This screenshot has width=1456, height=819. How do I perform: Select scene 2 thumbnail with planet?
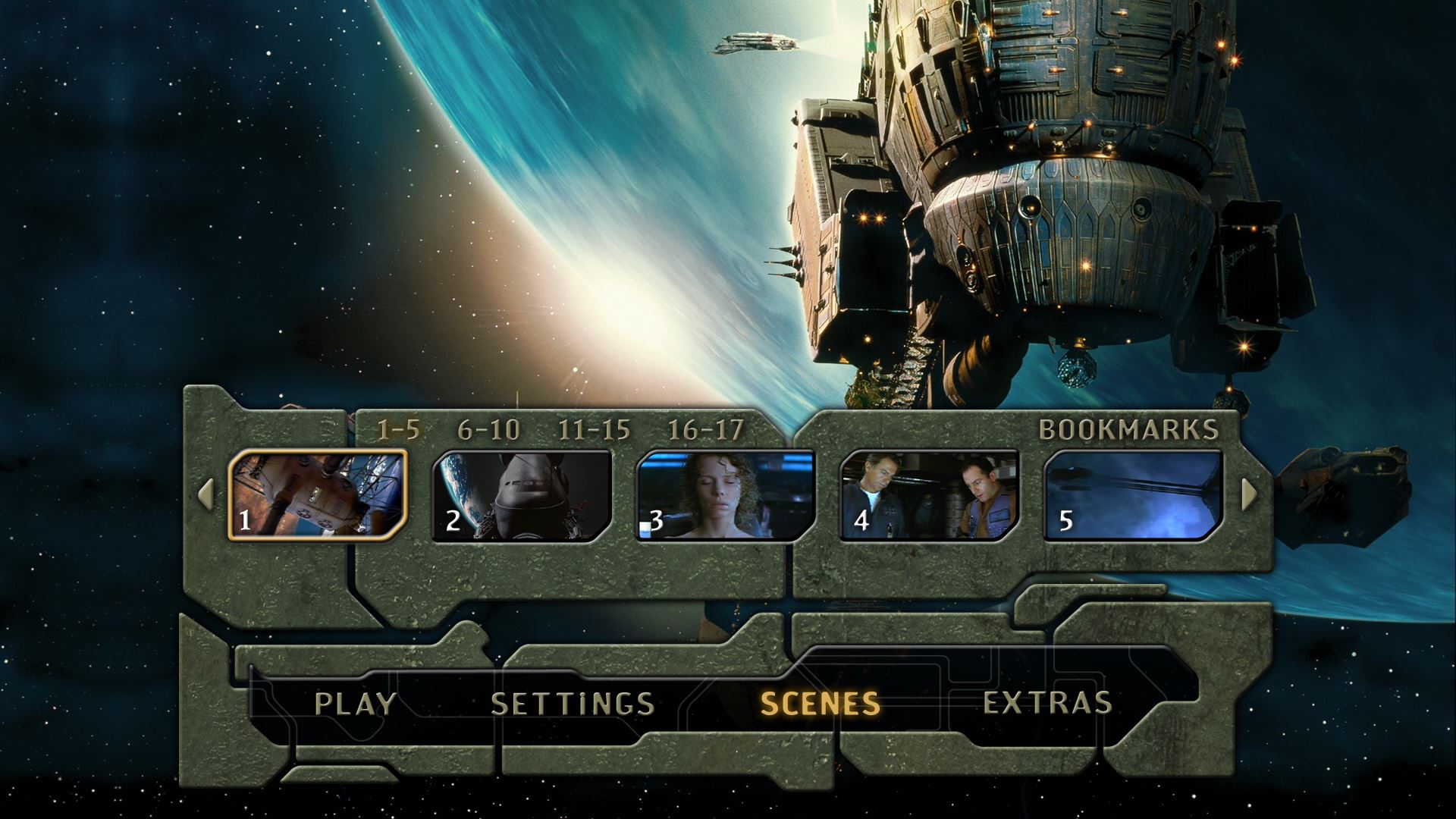522,495
